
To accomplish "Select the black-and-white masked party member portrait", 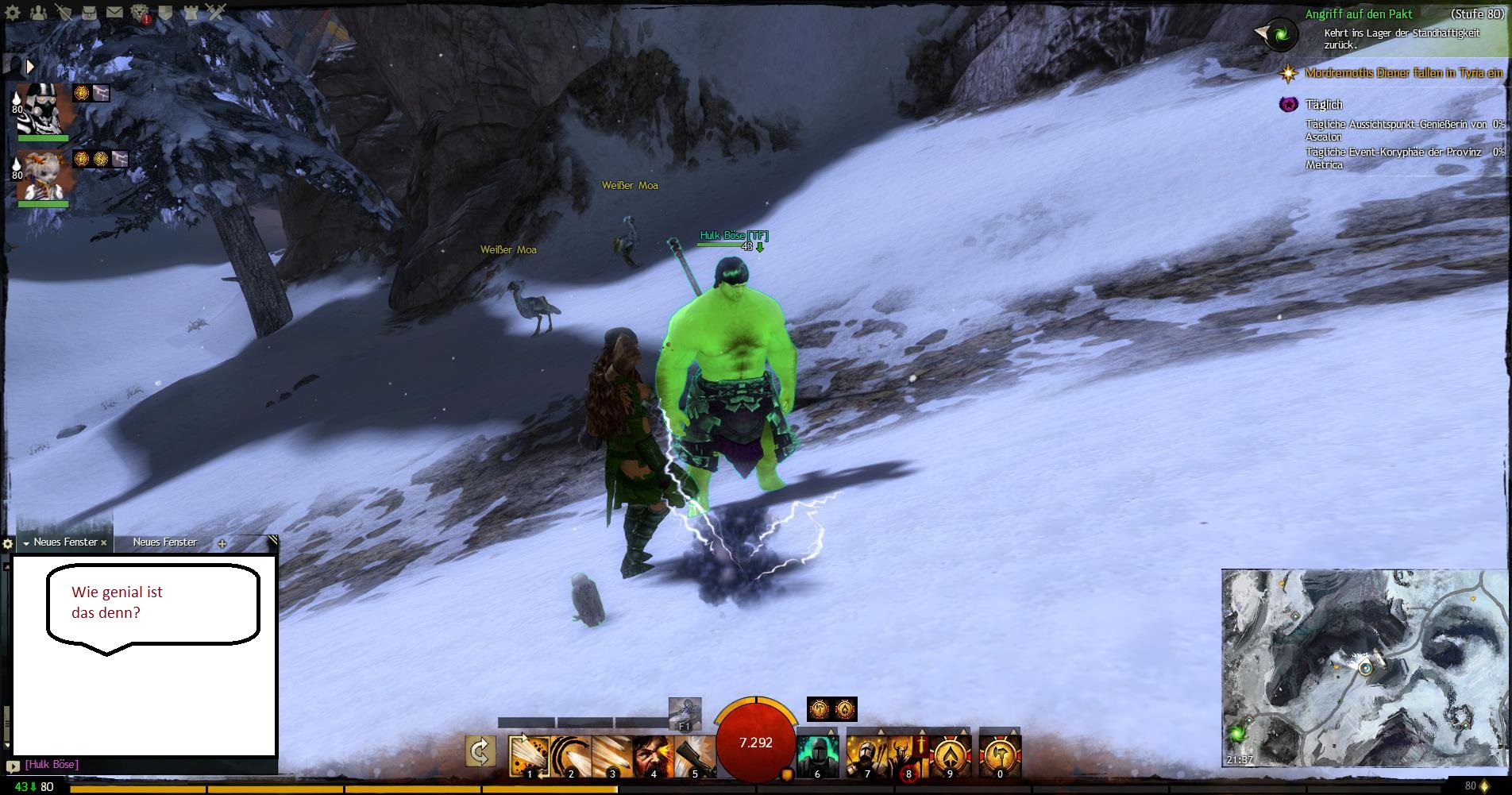I will click(x=44, y=109).
